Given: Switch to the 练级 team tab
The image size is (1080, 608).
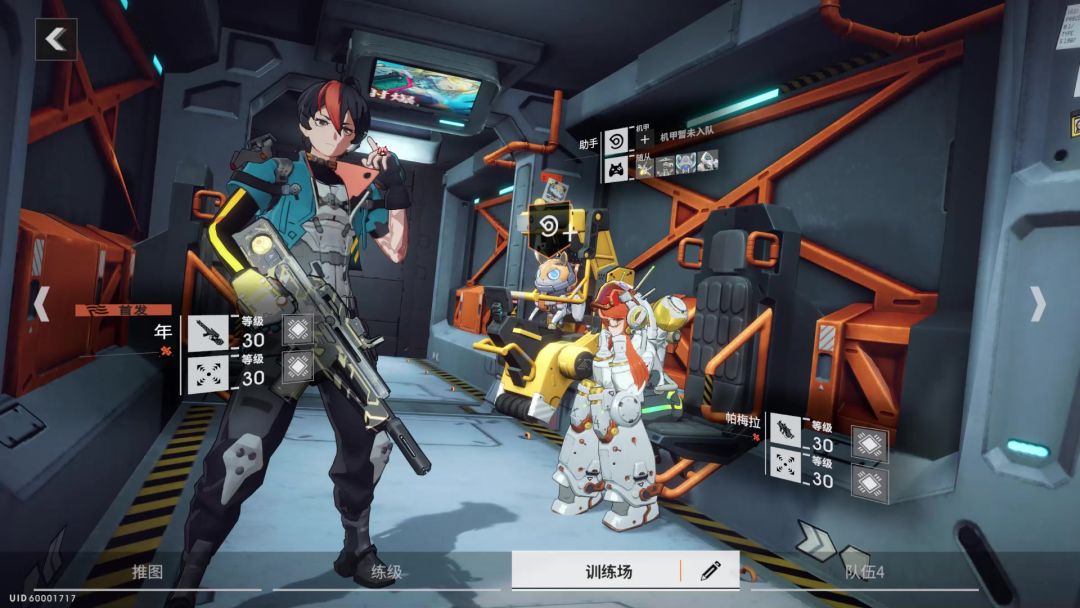Looking at the screenshot, I should [386, 572].
